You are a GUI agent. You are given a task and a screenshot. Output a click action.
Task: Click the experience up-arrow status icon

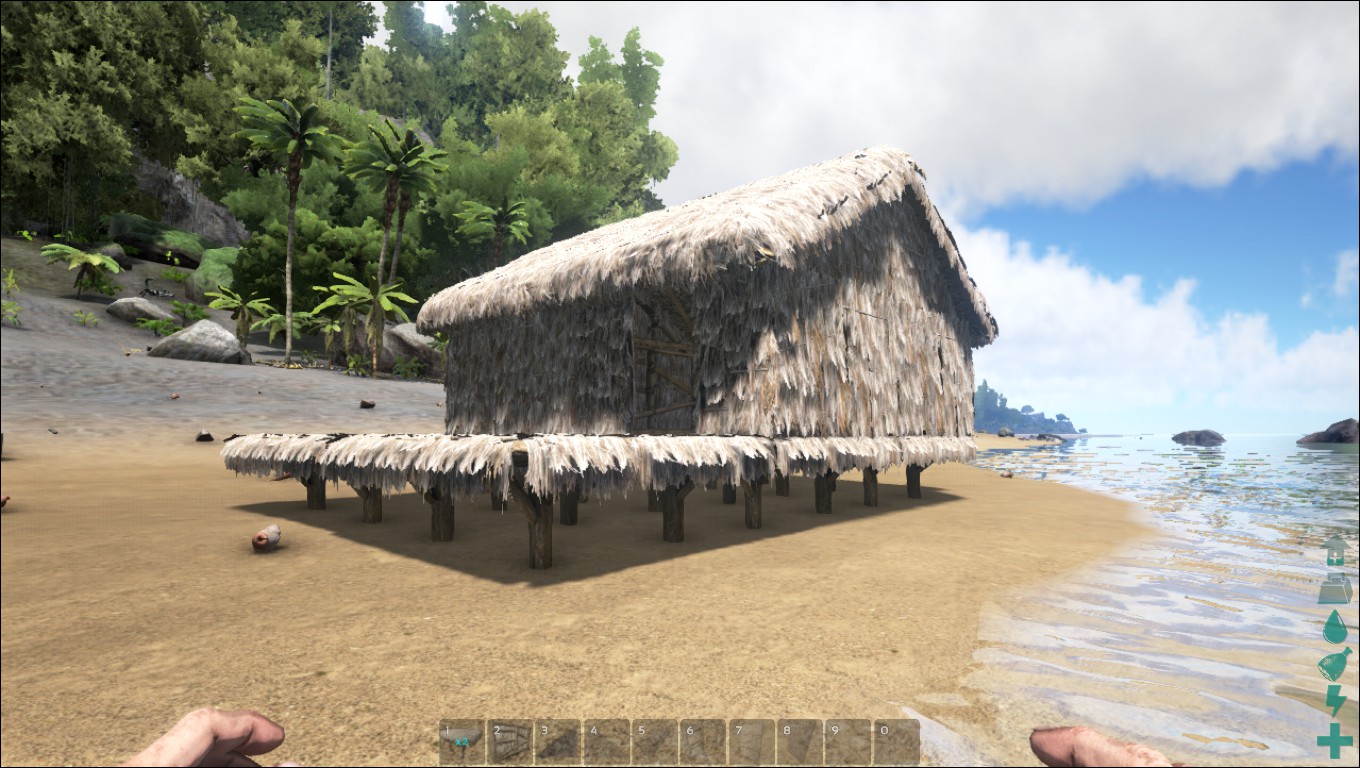[x=1335, y=551]
